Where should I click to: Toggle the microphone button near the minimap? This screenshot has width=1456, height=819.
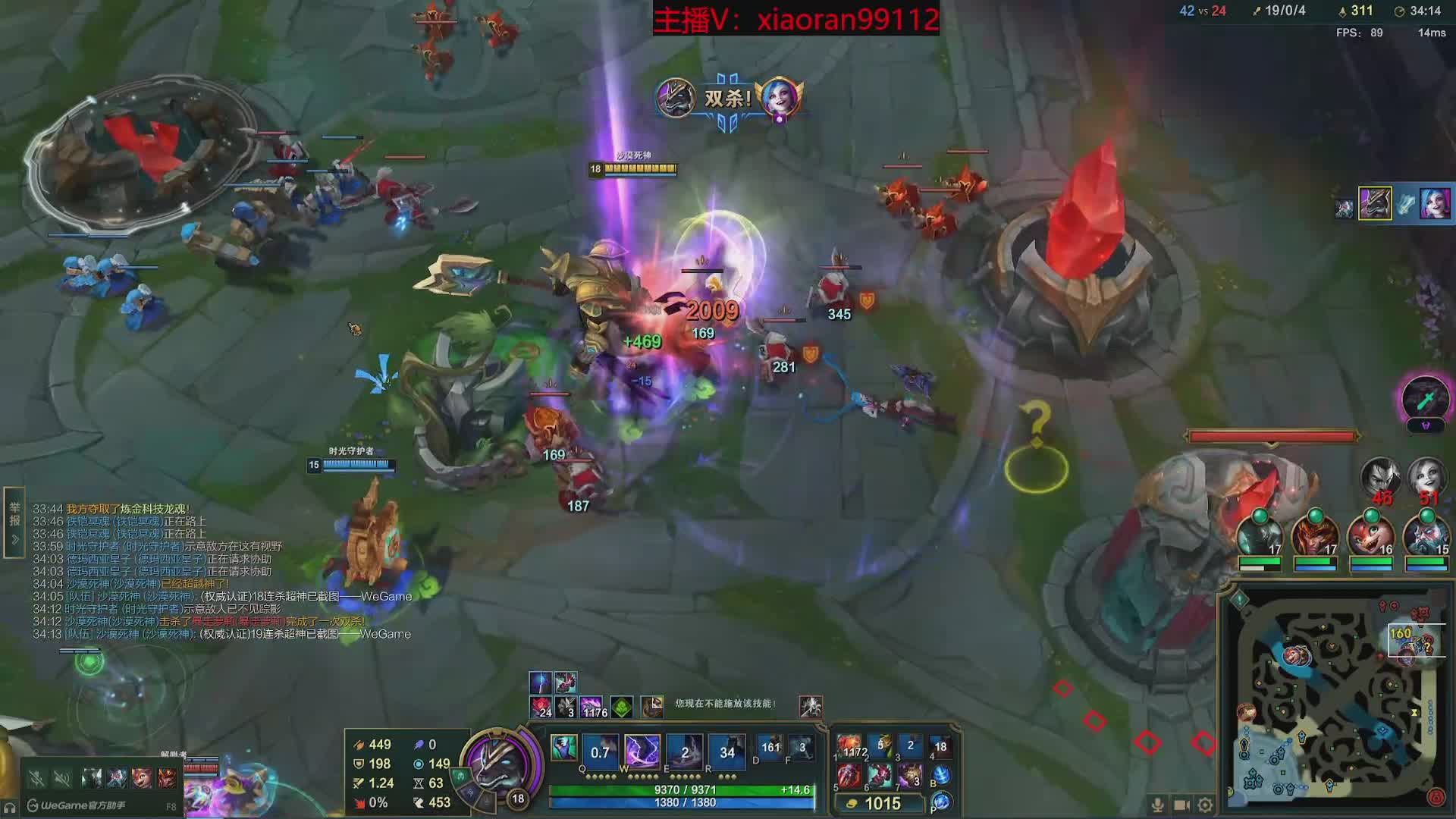click(1157, 805)
